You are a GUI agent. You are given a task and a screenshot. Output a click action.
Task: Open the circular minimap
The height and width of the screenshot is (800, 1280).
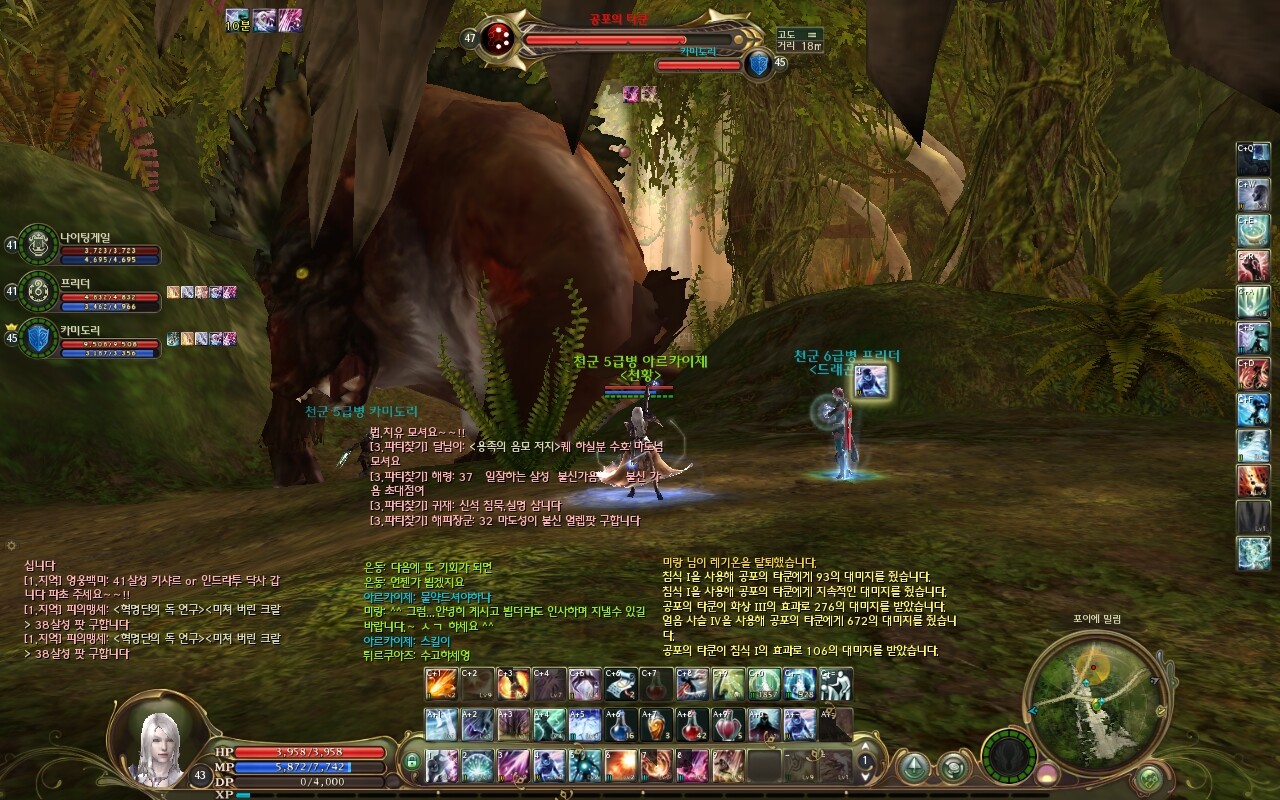1094,694
